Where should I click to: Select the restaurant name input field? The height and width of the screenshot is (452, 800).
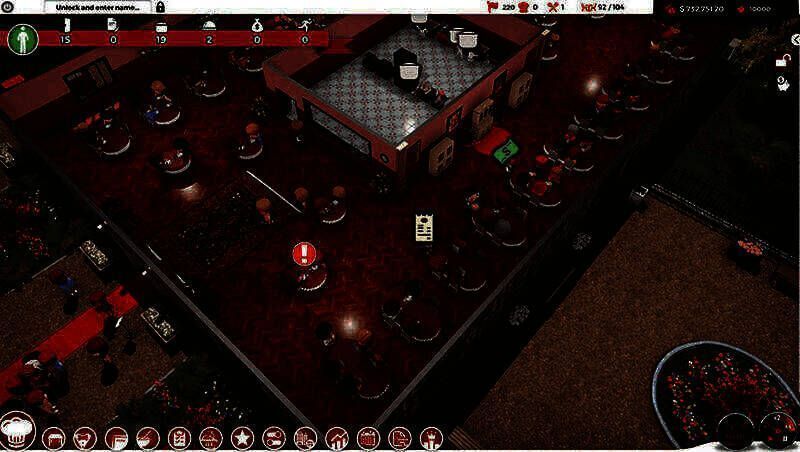pyautogui.click(x=96, y=7)
